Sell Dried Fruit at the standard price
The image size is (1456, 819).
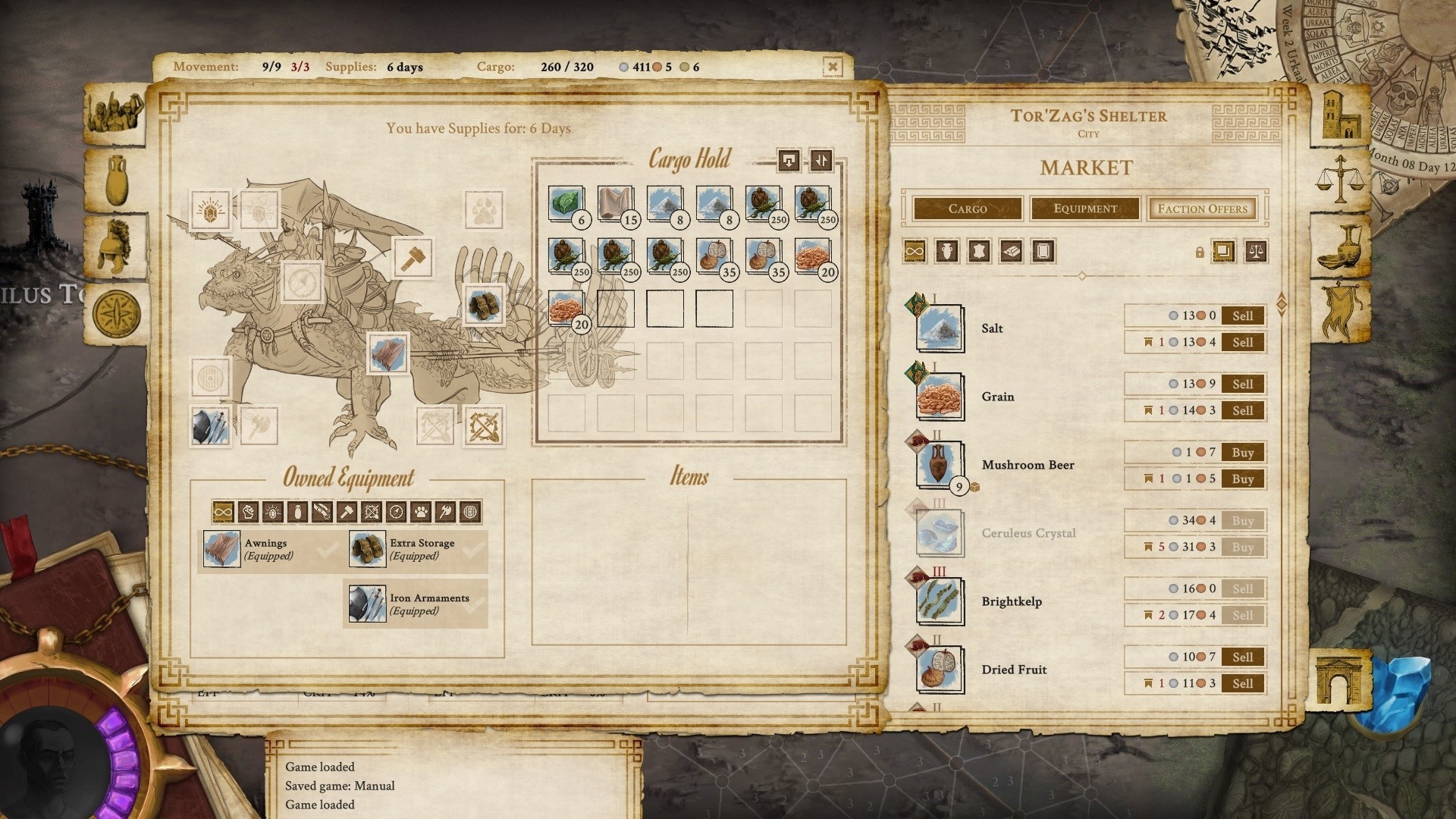point(1242,657)
